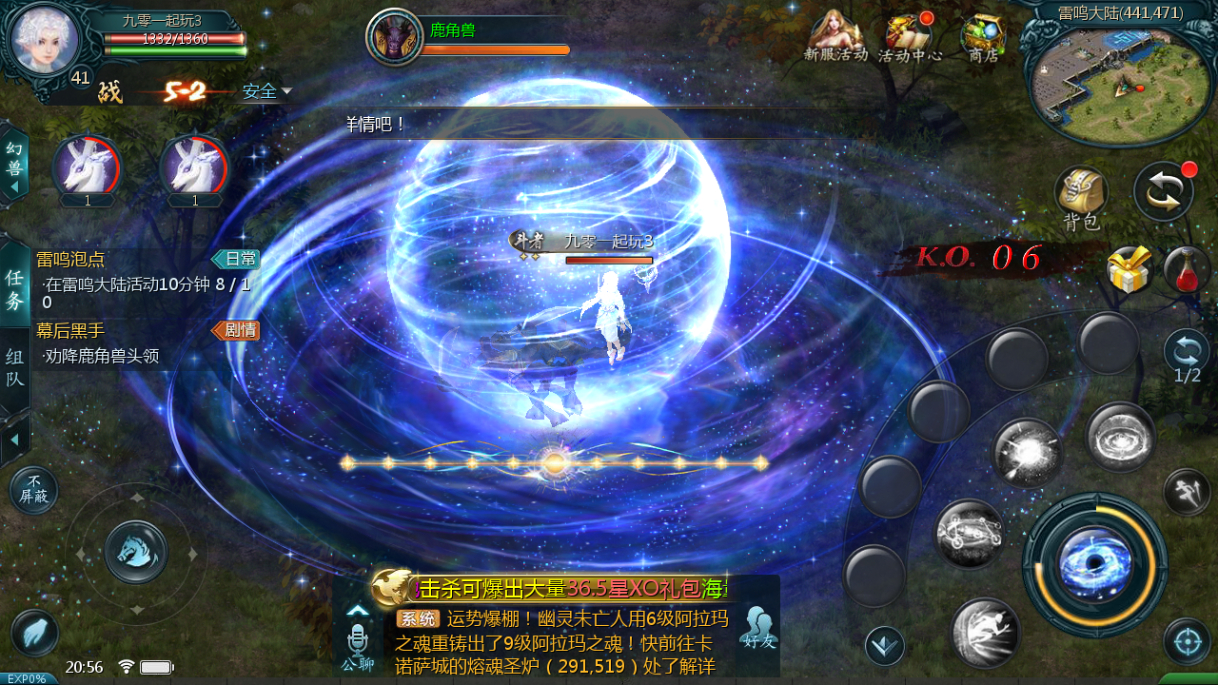Select the 任务 quest tab
The image size is (1218, 685).
(15, 290)
